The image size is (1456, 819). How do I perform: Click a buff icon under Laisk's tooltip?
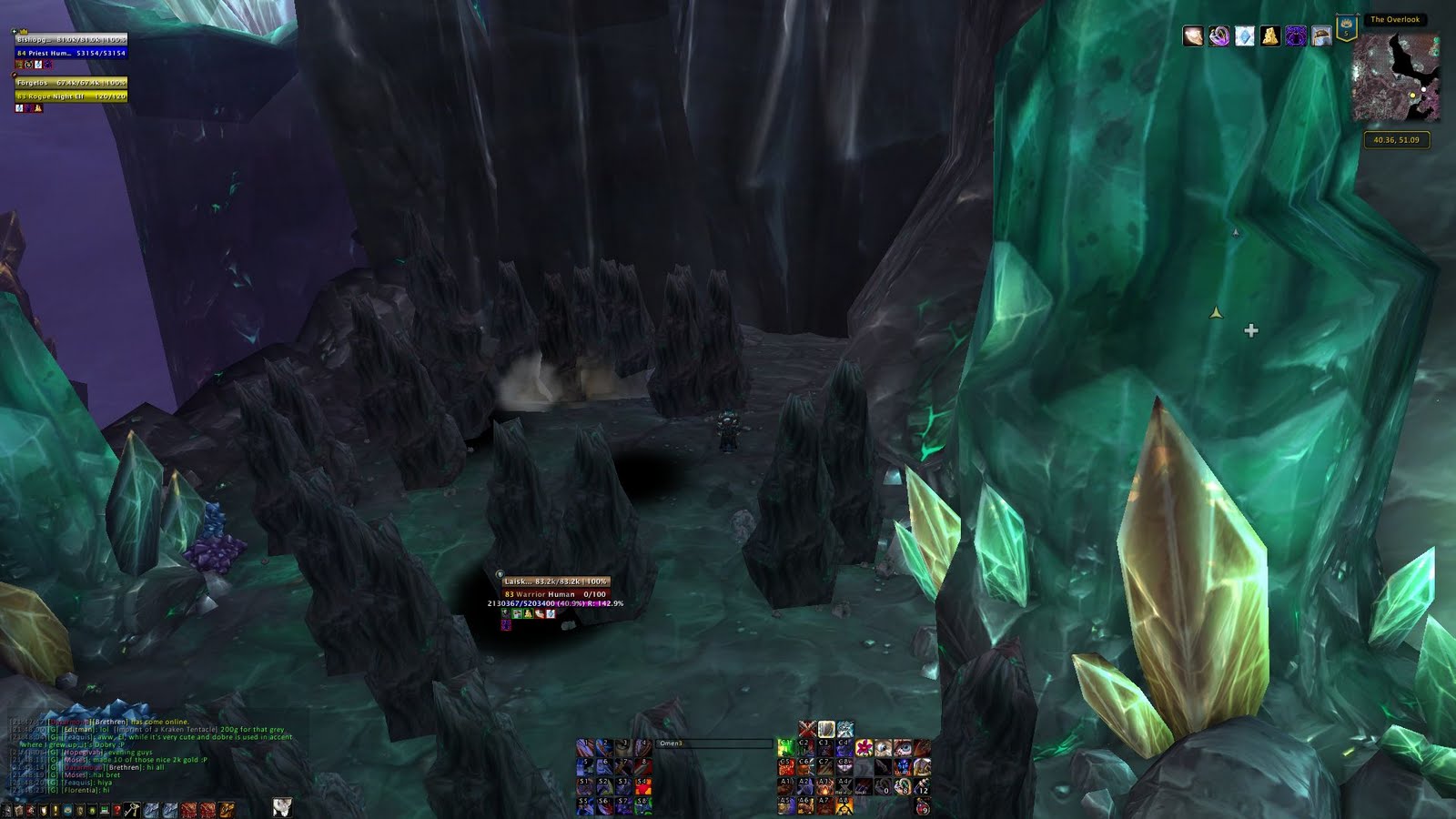pos(519,615)
